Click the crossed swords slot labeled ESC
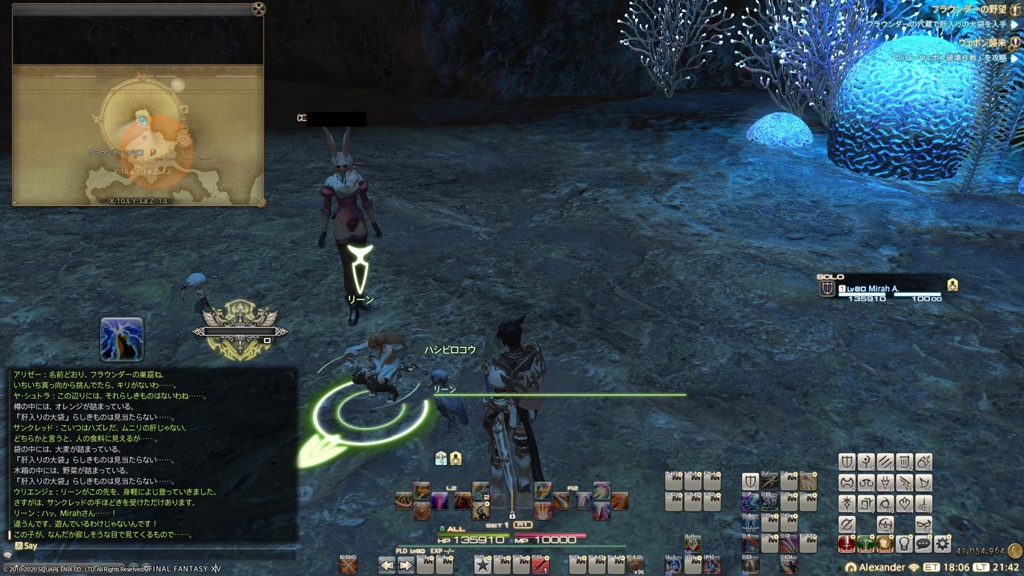Viewport: 1024px width, 576px height. (348, 566)
